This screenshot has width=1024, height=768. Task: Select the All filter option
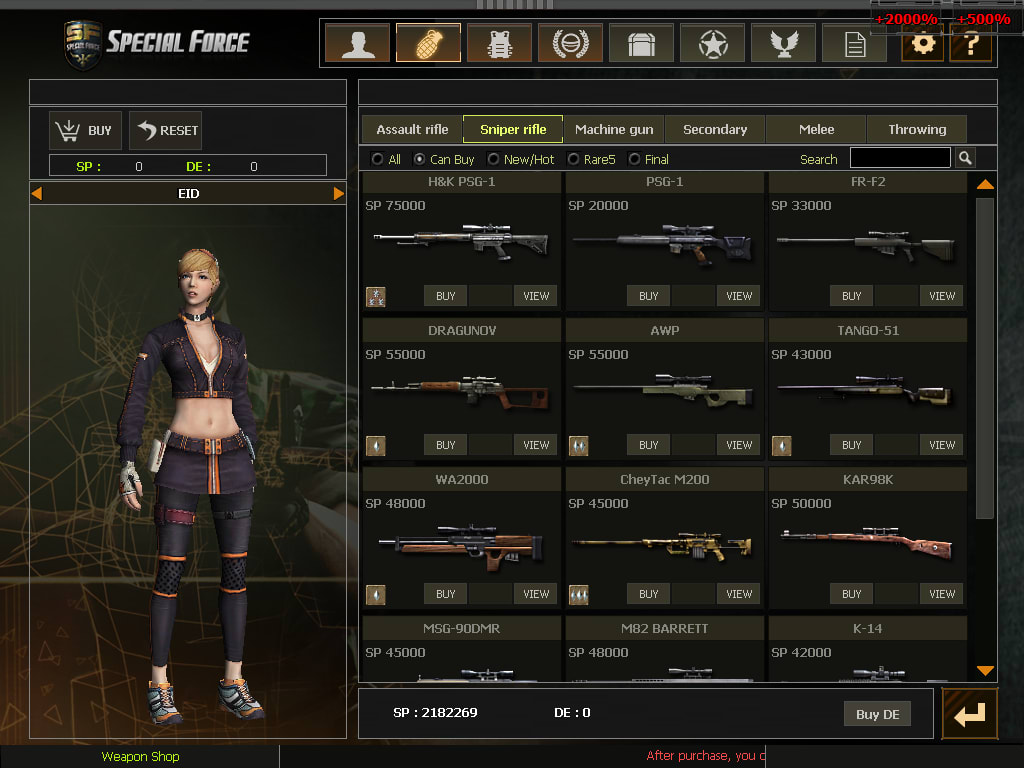(x=377, y=159)
